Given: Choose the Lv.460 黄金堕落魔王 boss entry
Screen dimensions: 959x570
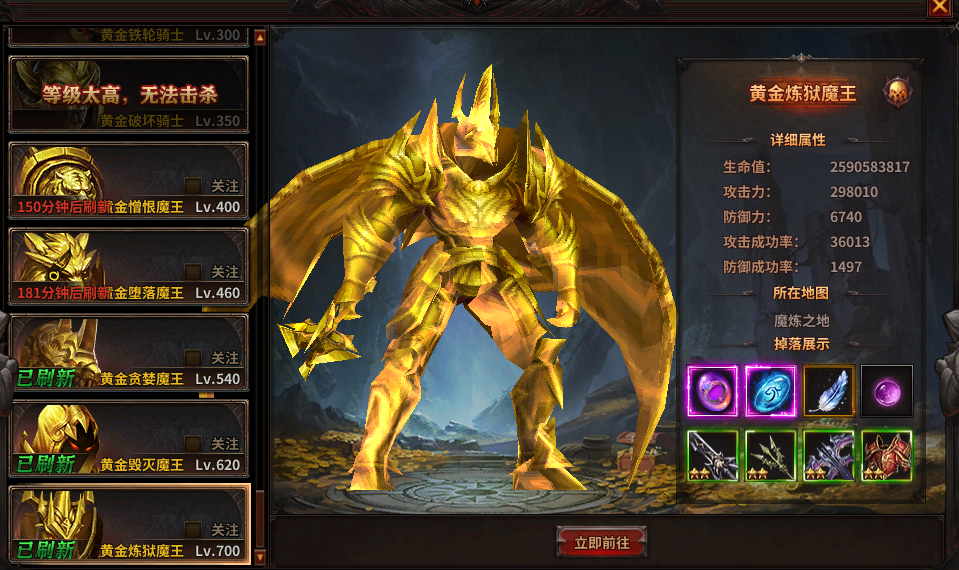Looking at the screenshot, I should [x=128, y=267].
